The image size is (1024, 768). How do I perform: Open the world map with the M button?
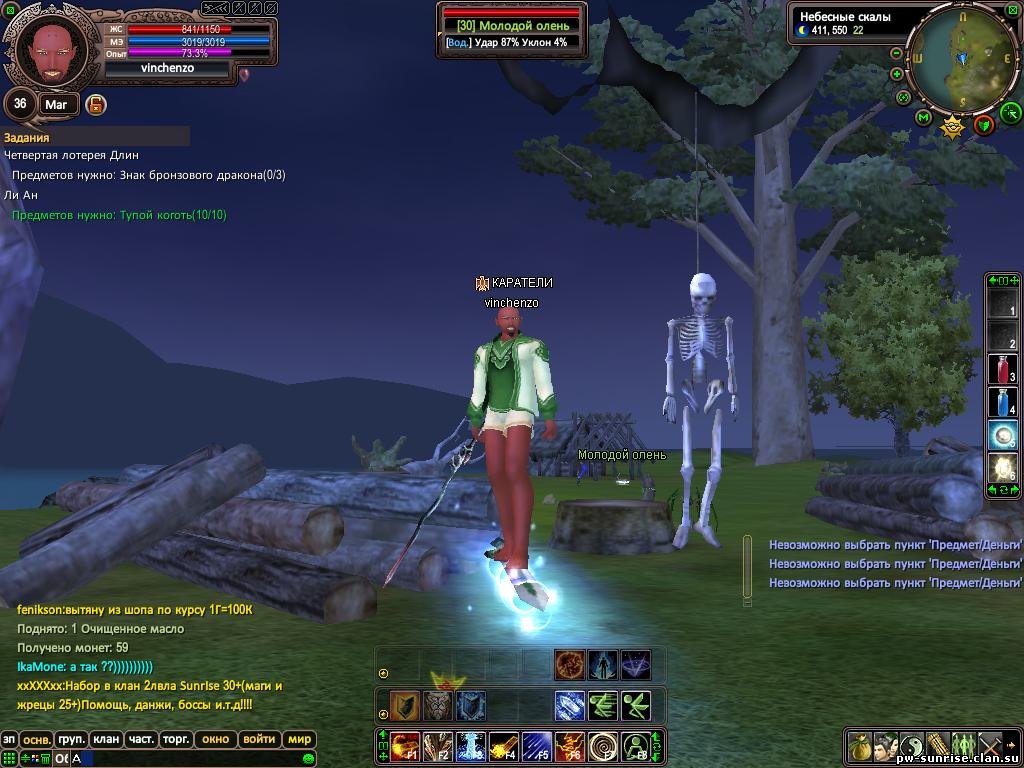[924, 118]
